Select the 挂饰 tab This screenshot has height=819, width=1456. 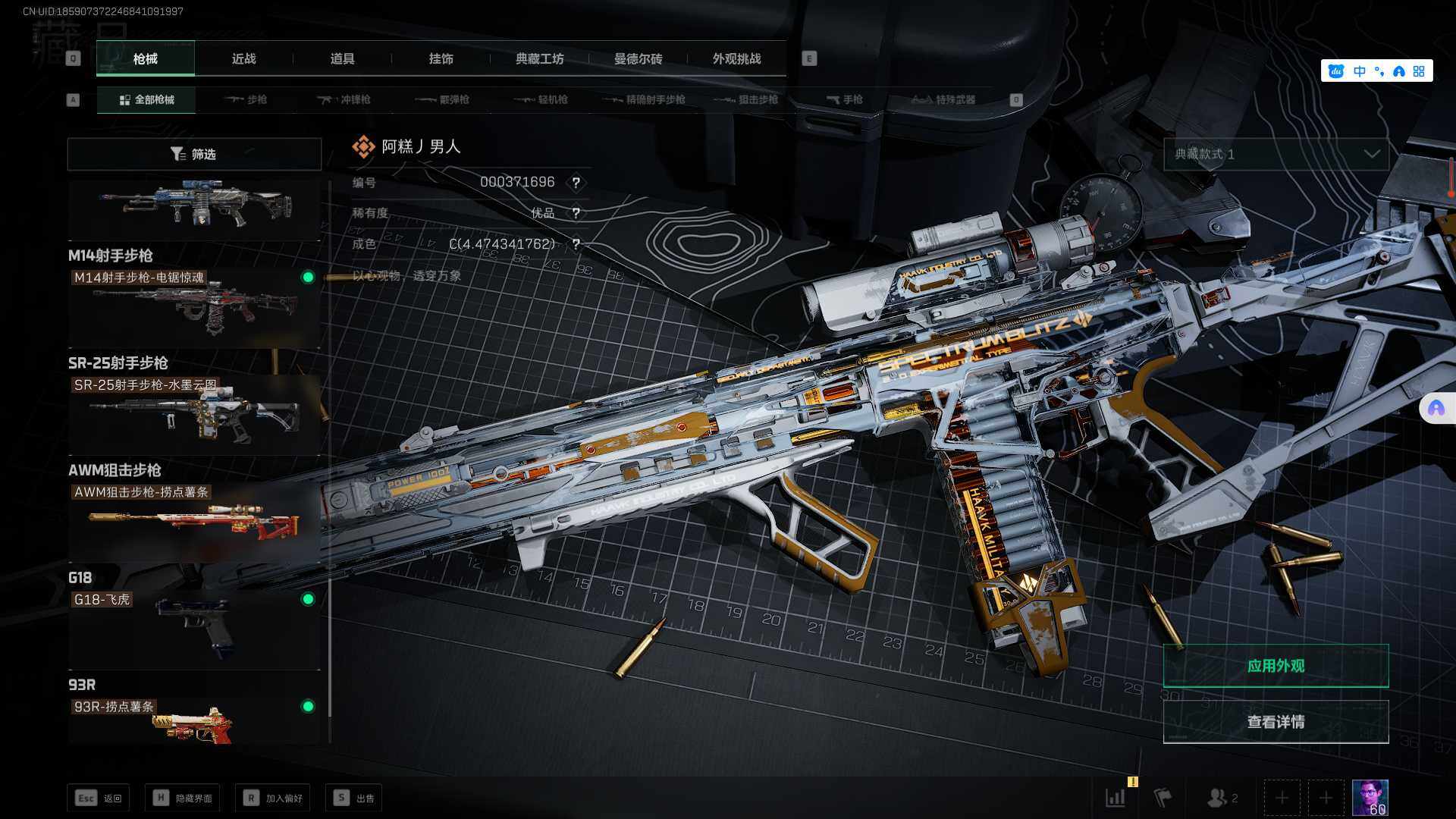(x=441, y=59)
